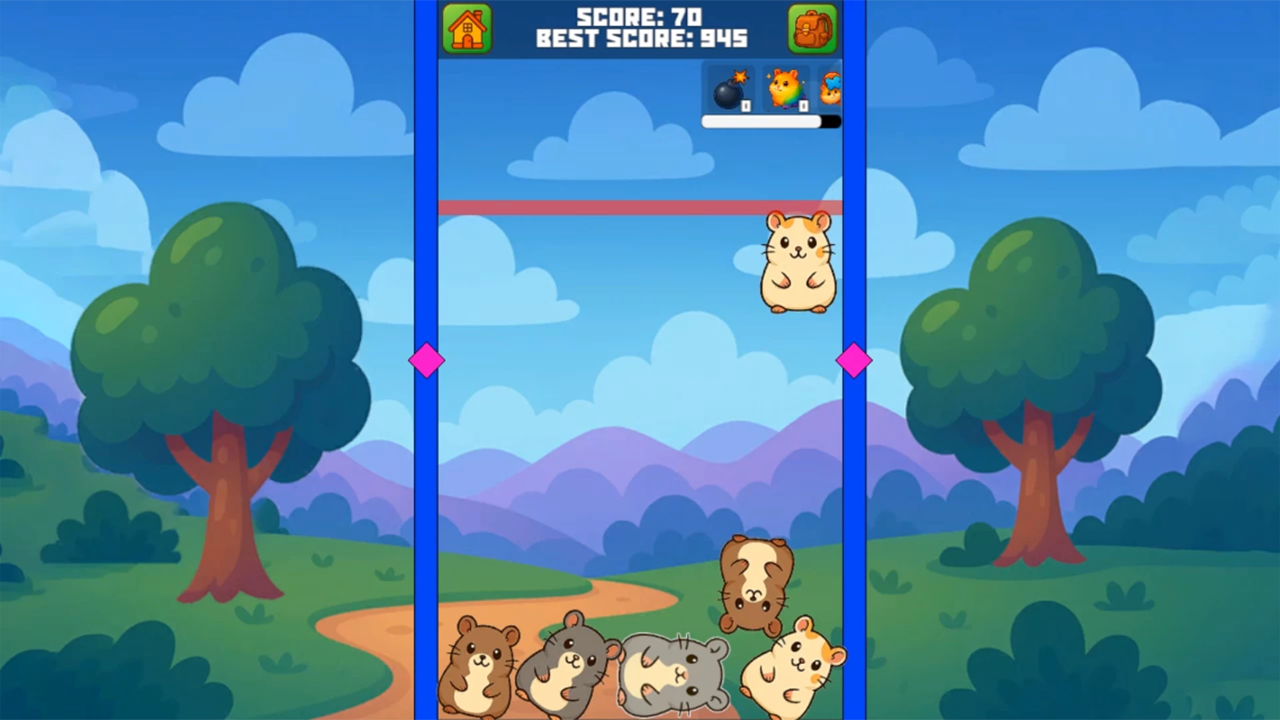Tap the falling cream hamster to drop it
This screenshot has width=1280, height=720.
pyautogui.click(x=798, y=262)
